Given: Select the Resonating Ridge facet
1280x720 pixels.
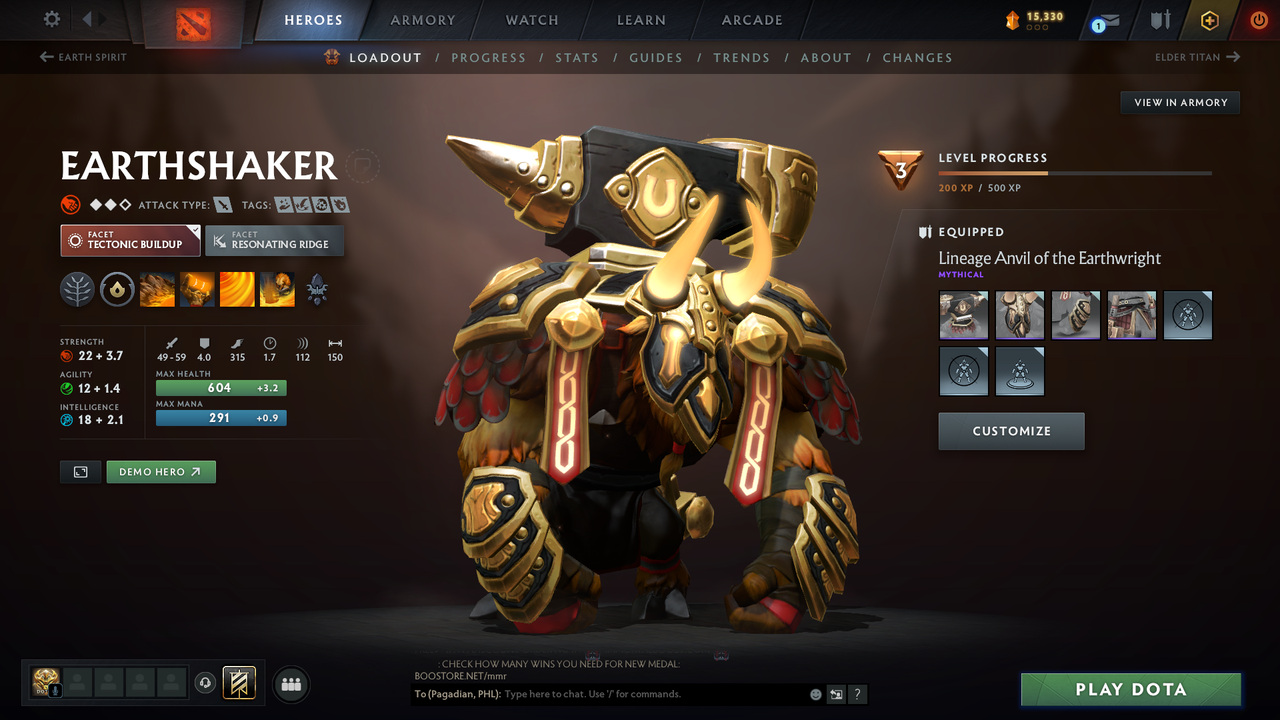Looking at the screenshot, I should (x=274, y=241).
